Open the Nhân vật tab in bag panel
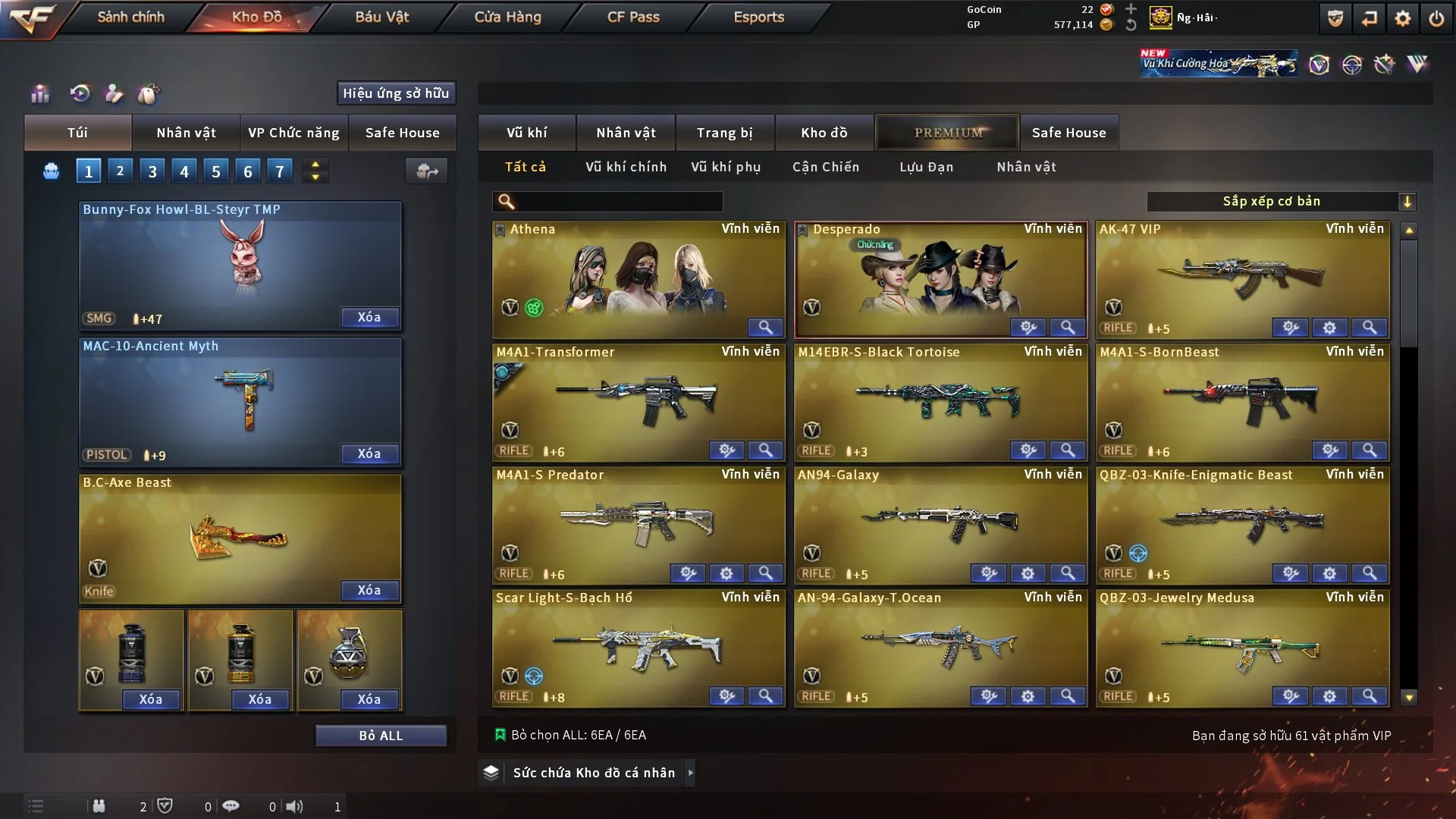 [186, 133]
